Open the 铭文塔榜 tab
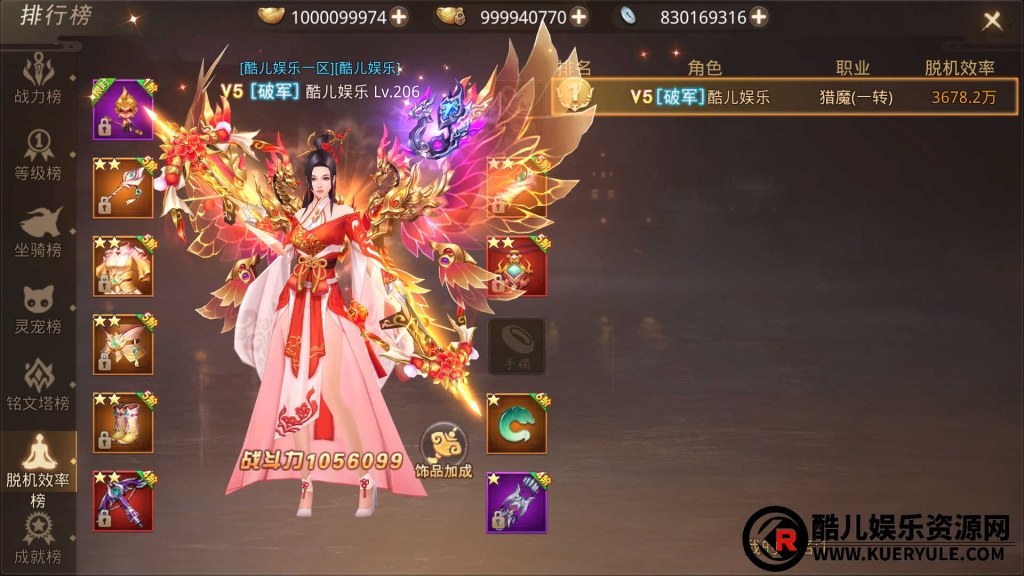Screen dimensions: 1024x576 (37, 386)
